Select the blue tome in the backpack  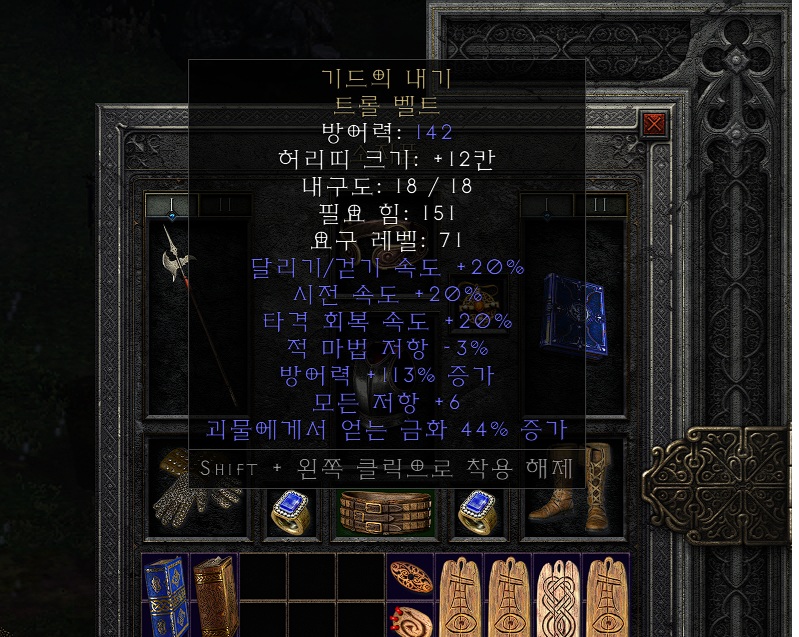[x=166, y=596]
